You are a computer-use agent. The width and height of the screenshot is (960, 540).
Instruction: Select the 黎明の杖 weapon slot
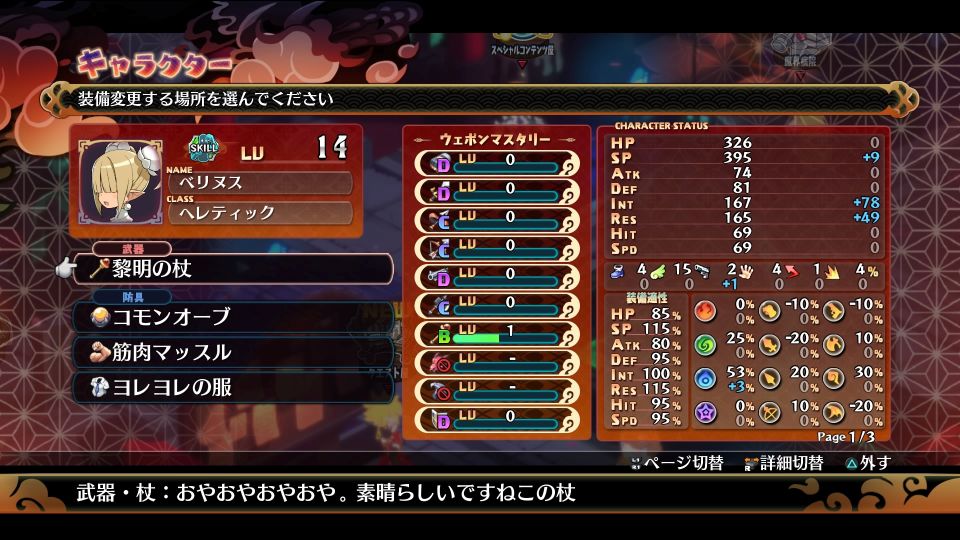233,269
